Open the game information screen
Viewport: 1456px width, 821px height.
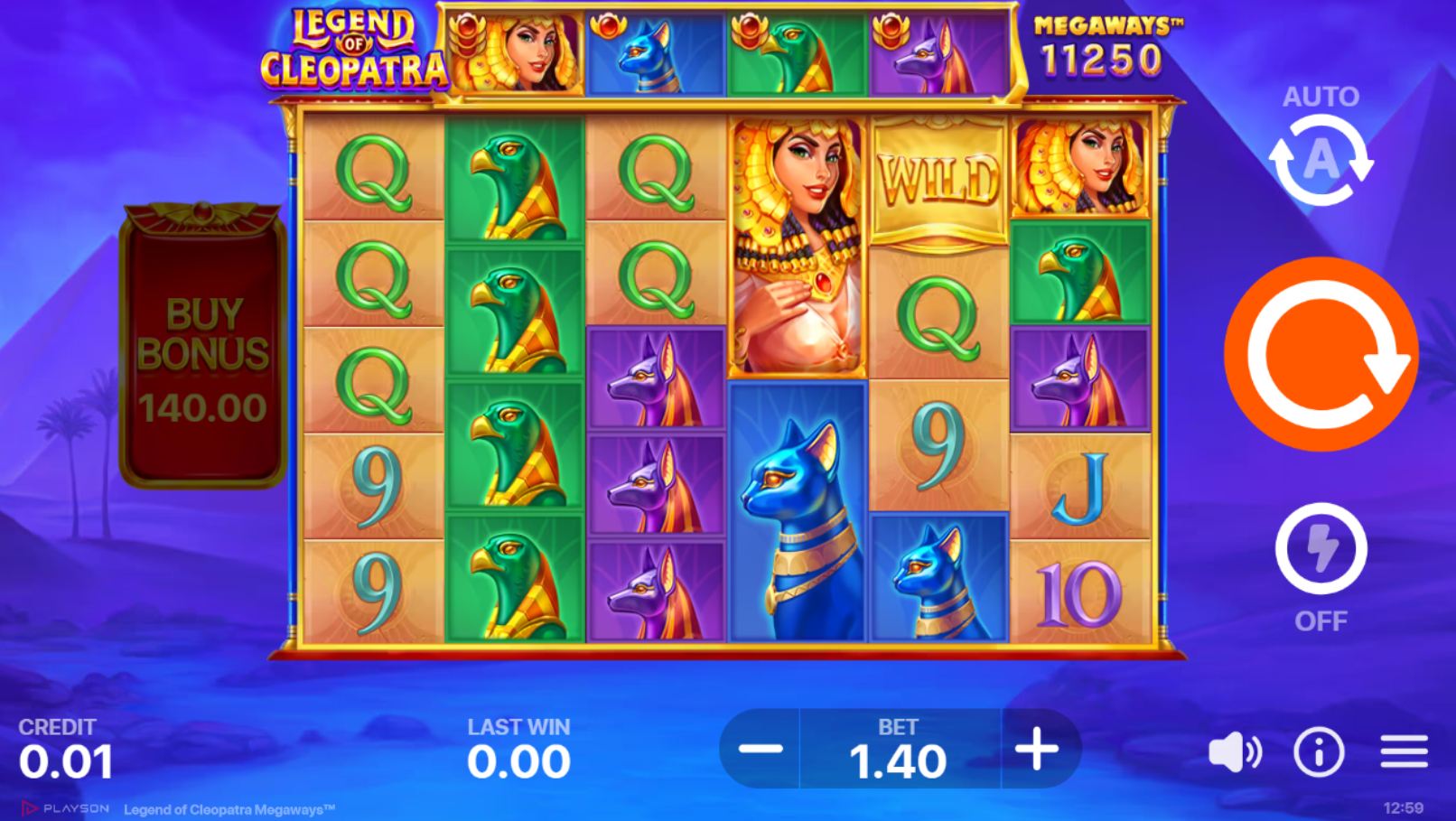tap(1317, 752)
